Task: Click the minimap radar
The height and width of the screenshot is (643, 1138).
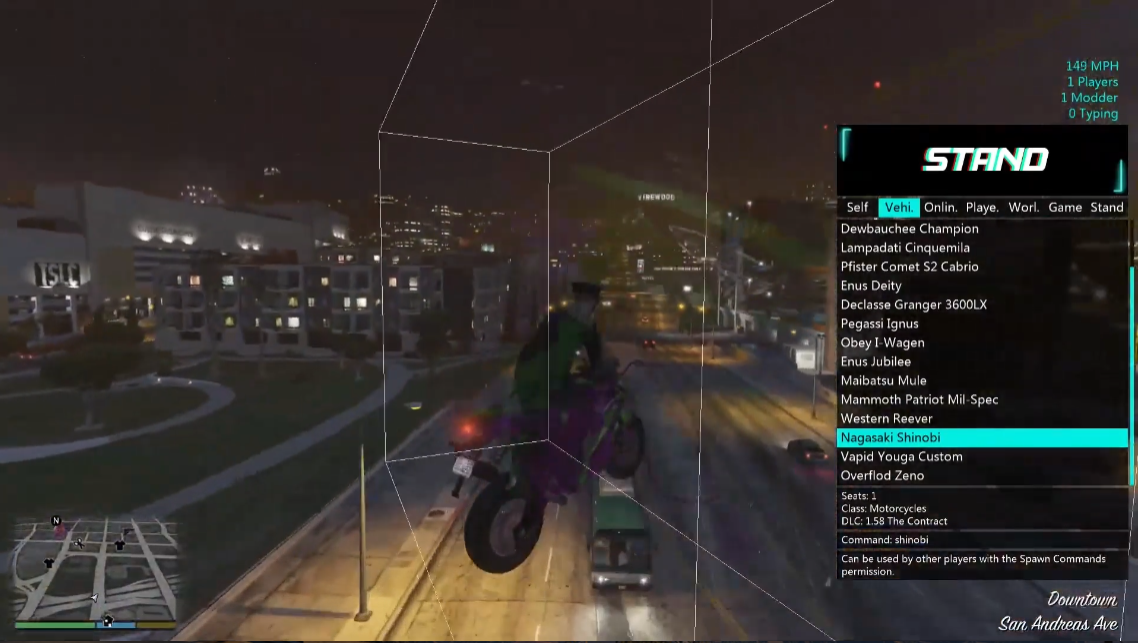Action: (96, 569)
